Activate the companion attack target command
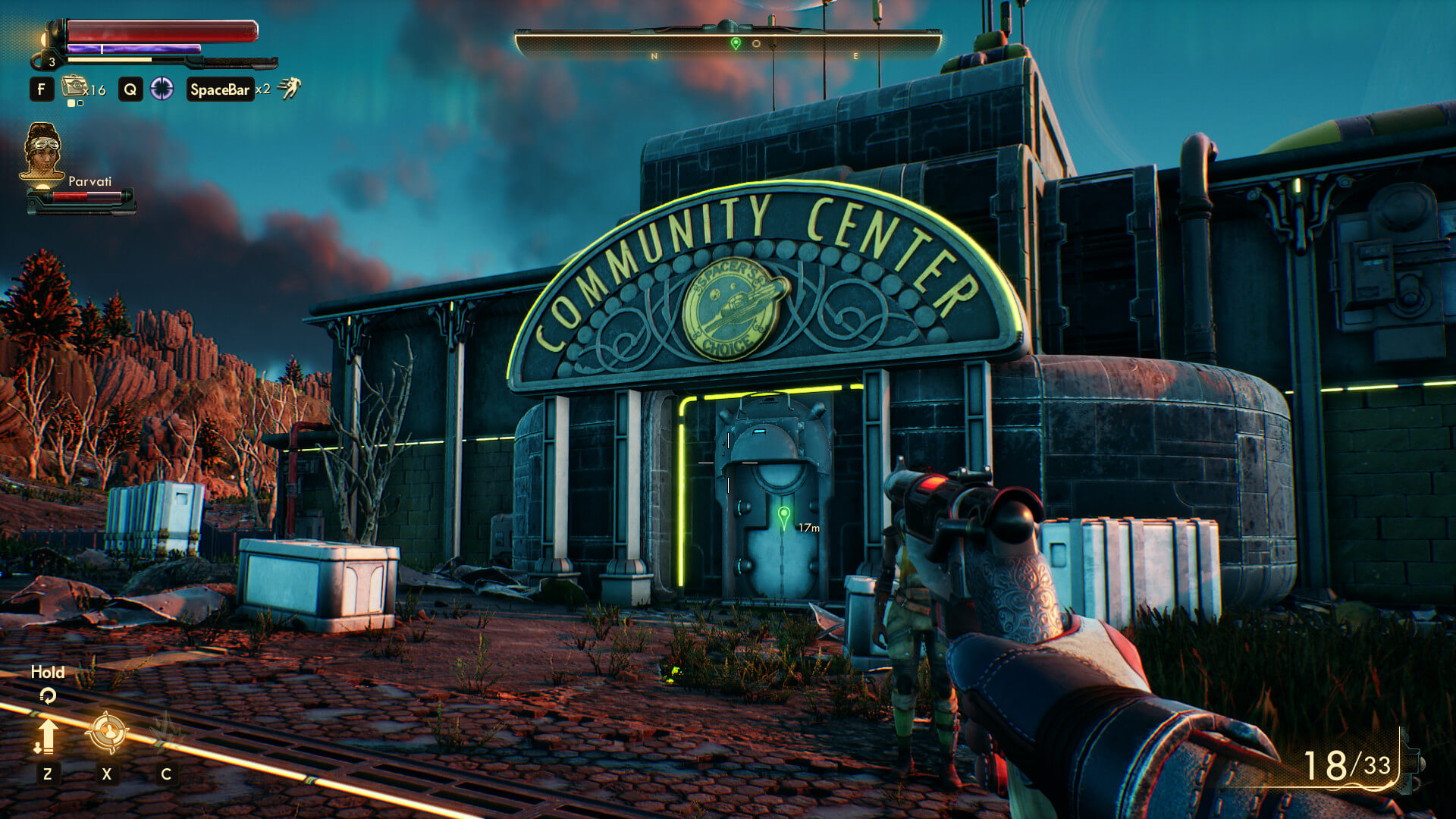 (106, 733)
